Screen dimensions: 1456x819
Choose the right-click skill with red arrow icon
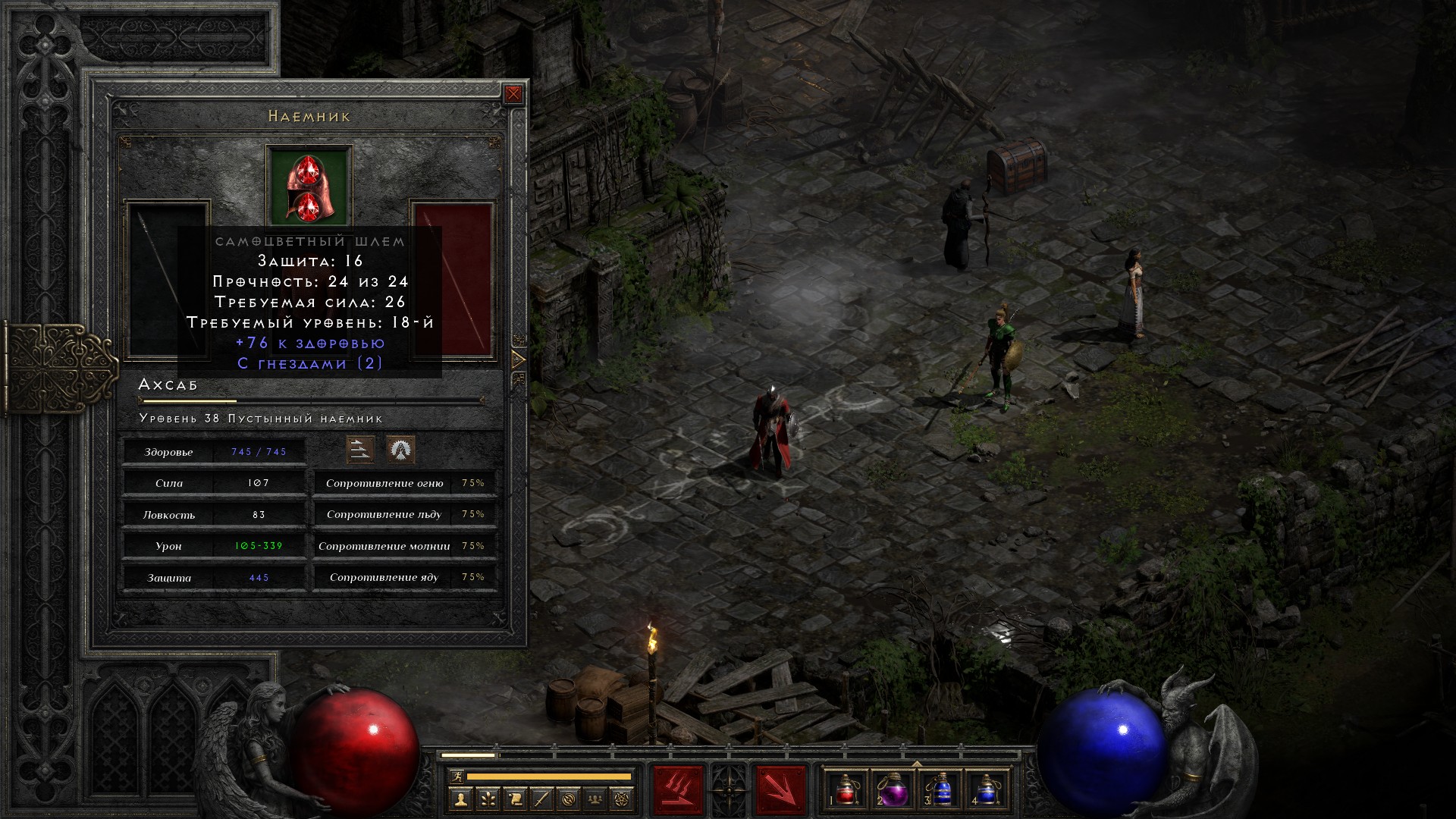pos(781,790)
